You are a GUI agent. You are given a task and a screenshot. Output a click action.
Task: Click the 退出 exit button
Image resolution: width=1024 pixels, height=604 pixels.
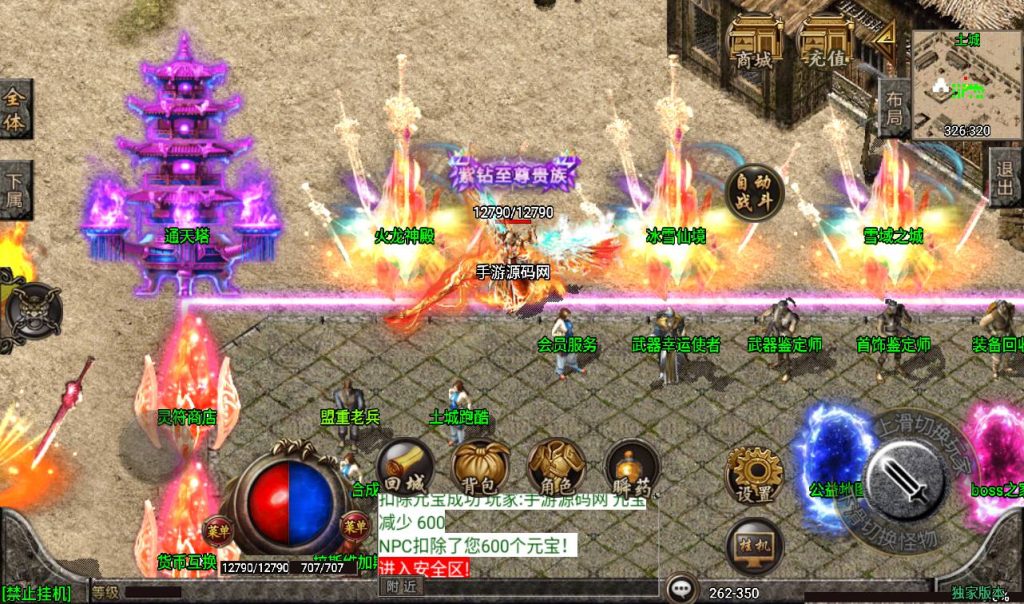tap(1005, 178)
